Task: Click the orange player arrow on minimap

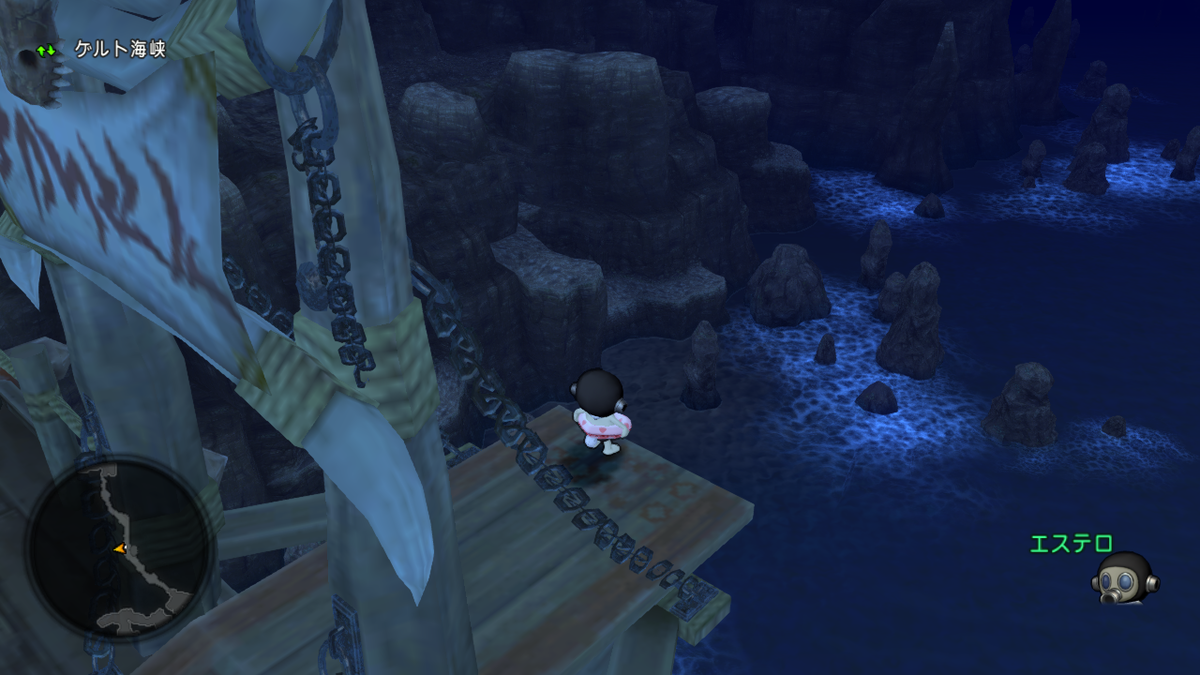Action: 120,548
